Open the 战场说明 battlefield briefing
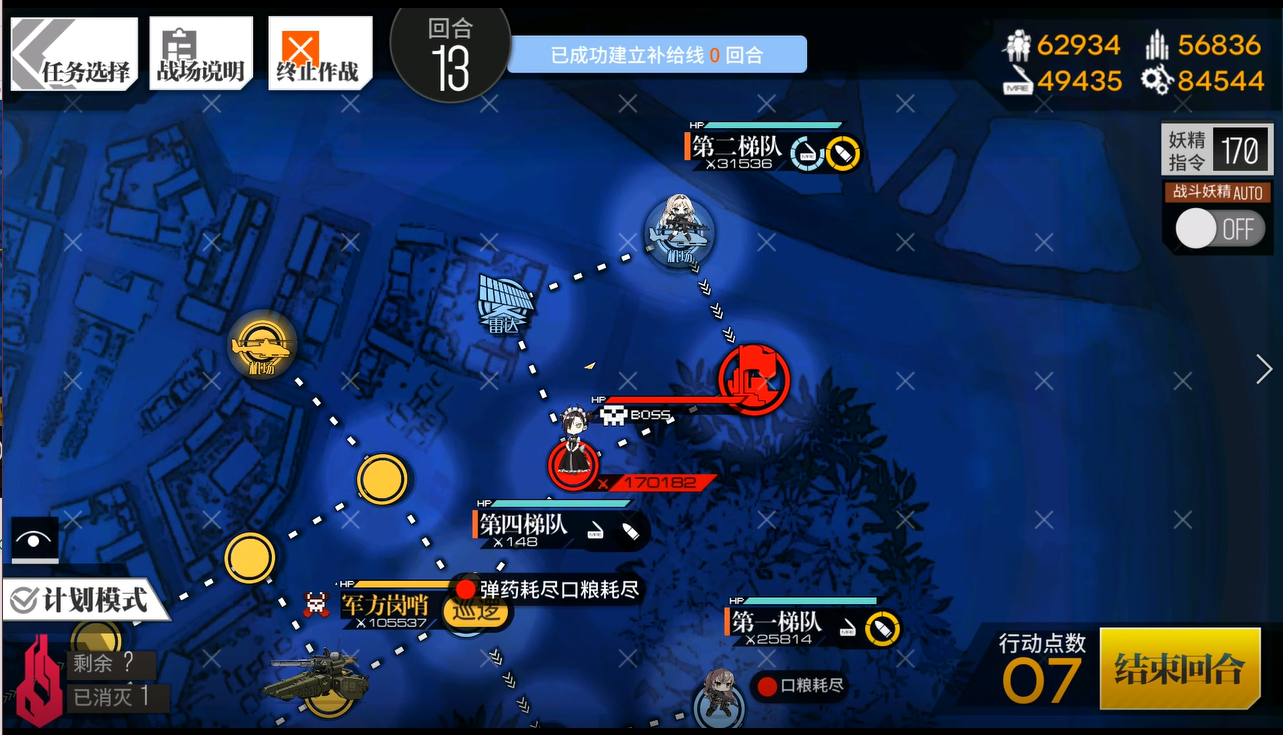This screenshot has height=735, width=1283. click(x=200, y=55)
